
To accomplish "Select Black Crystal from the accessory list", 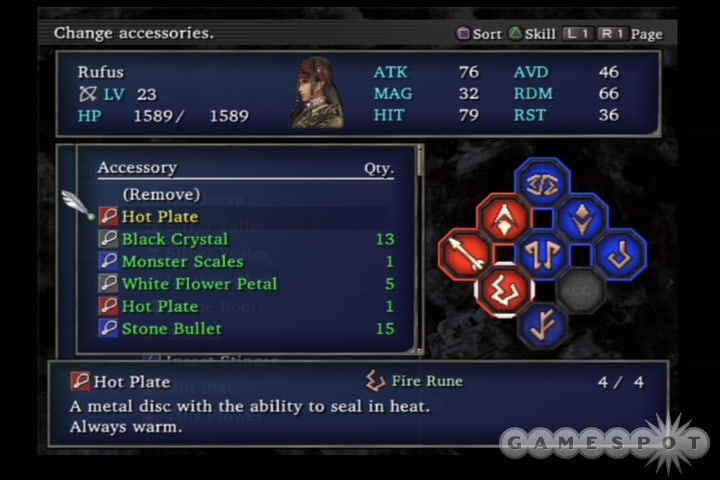I will 175,239.
